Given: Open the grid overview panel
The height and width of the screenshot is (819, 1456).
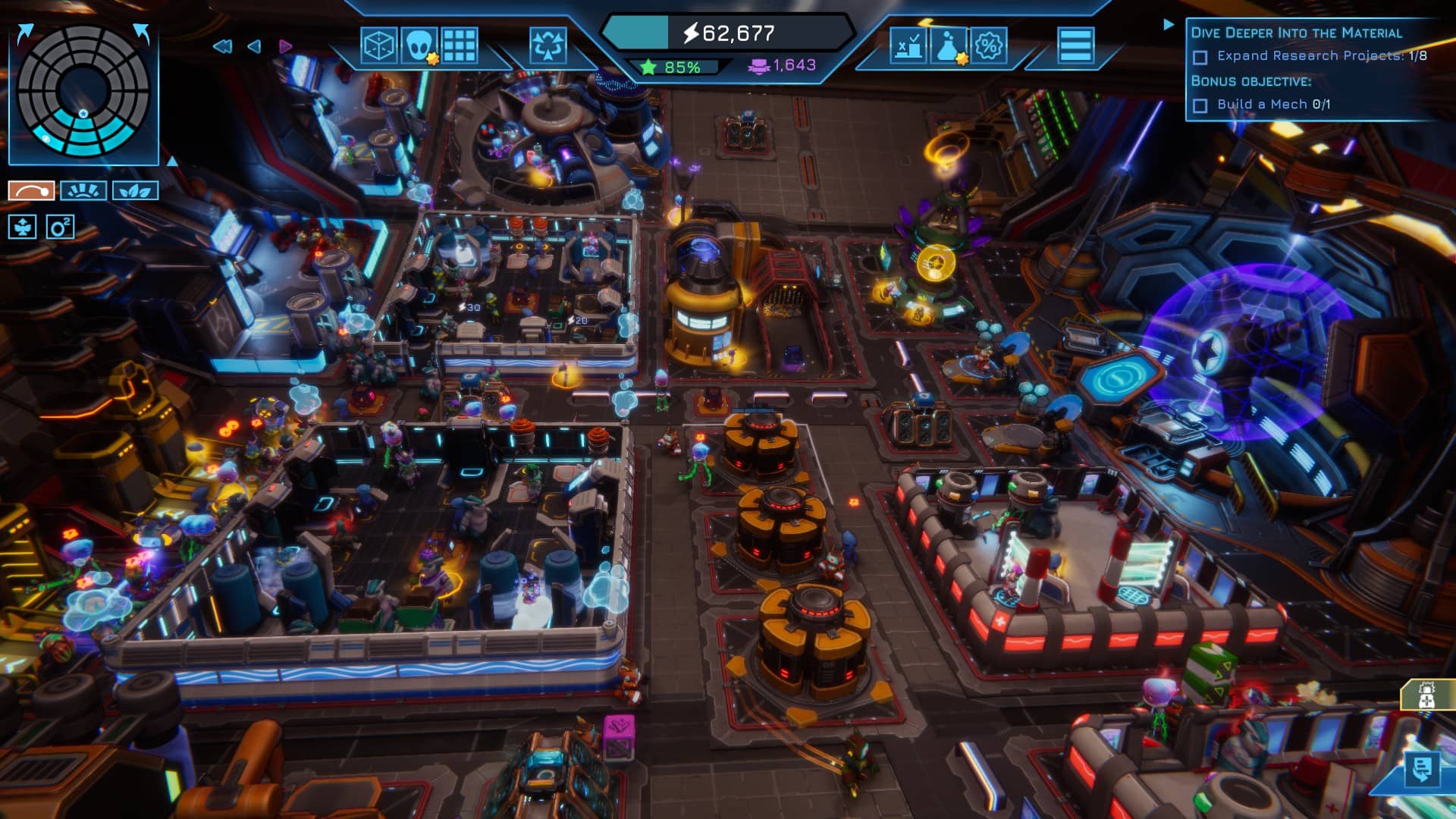Looking at the screenshot, I should pos(460,46).
